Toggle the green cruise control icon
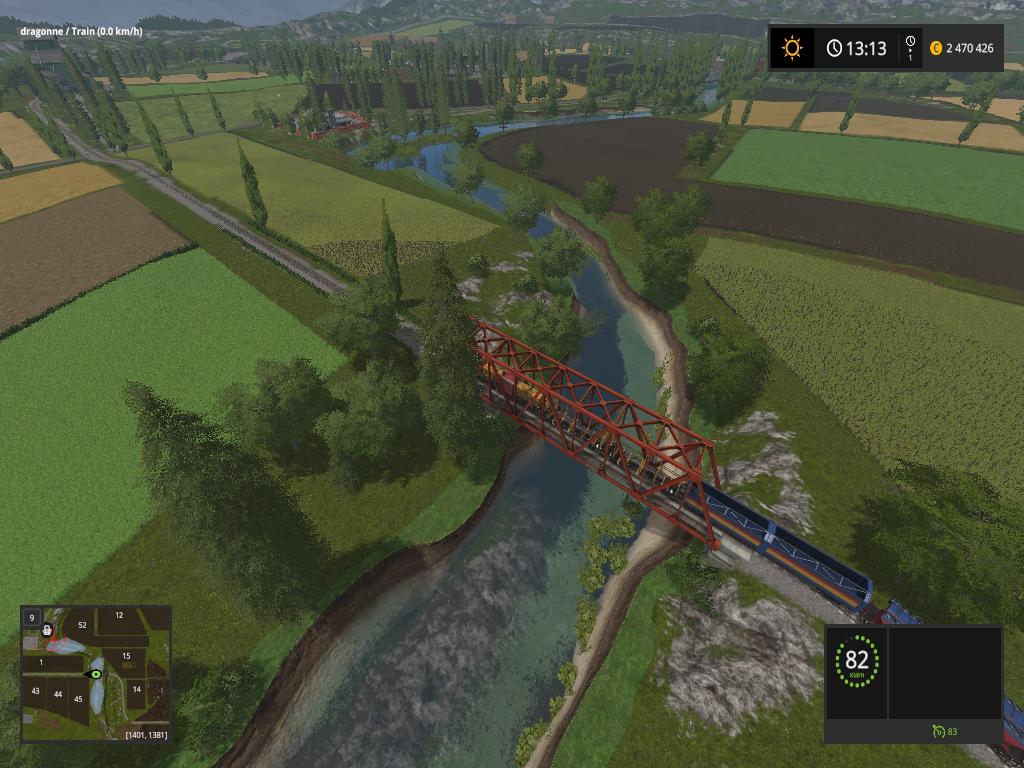1024x768 pixels. coord(938,731)
